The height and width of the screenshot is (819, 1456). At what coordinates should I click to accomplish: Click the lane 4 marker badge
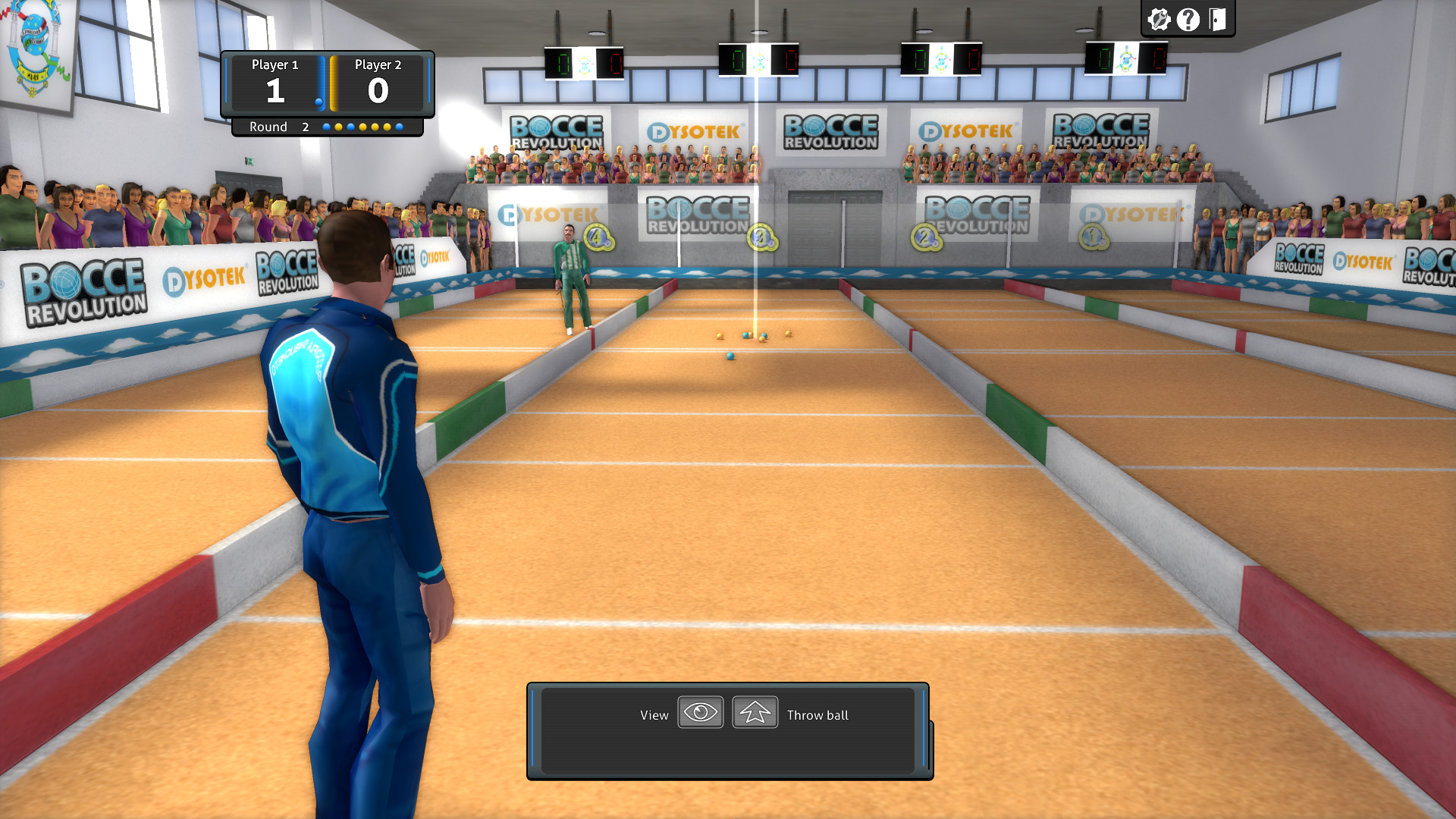point(596,237)
